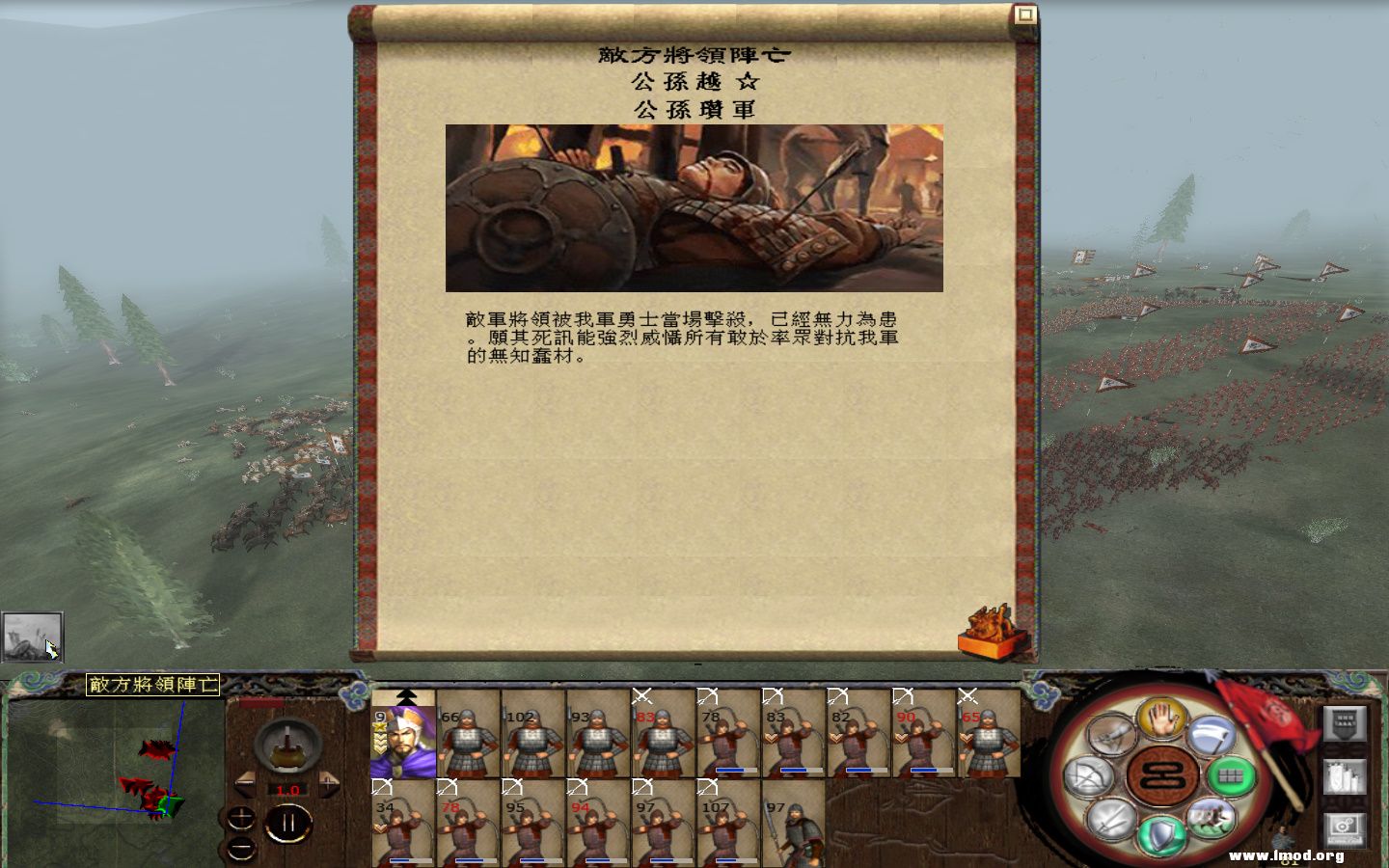Decrease battle speed with the minus arrow
This screenshot has width=1389, height=868.
coord(244,783)
